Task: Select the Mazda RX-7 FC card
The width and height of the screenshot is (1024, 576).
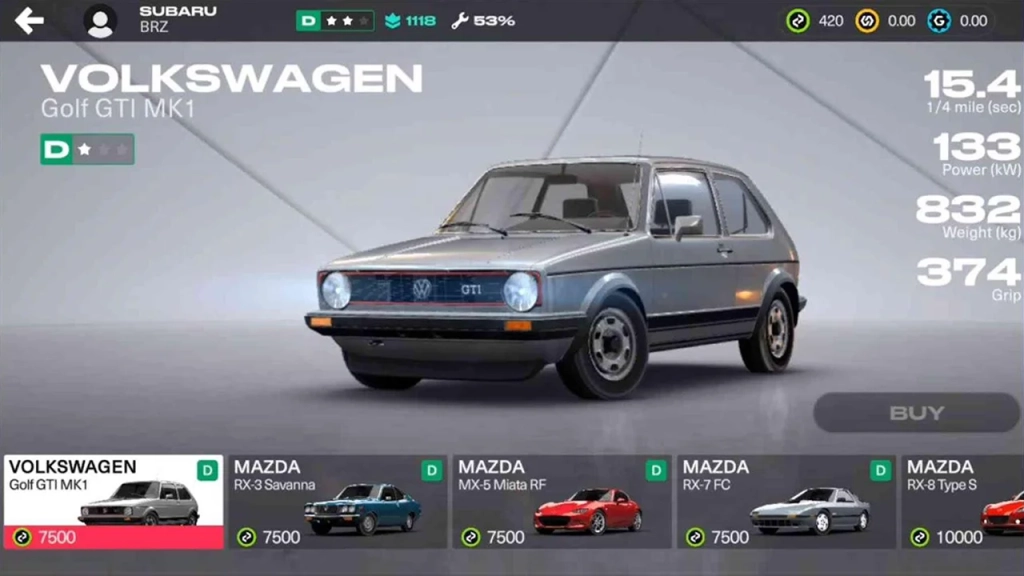Action: point(785,502)
